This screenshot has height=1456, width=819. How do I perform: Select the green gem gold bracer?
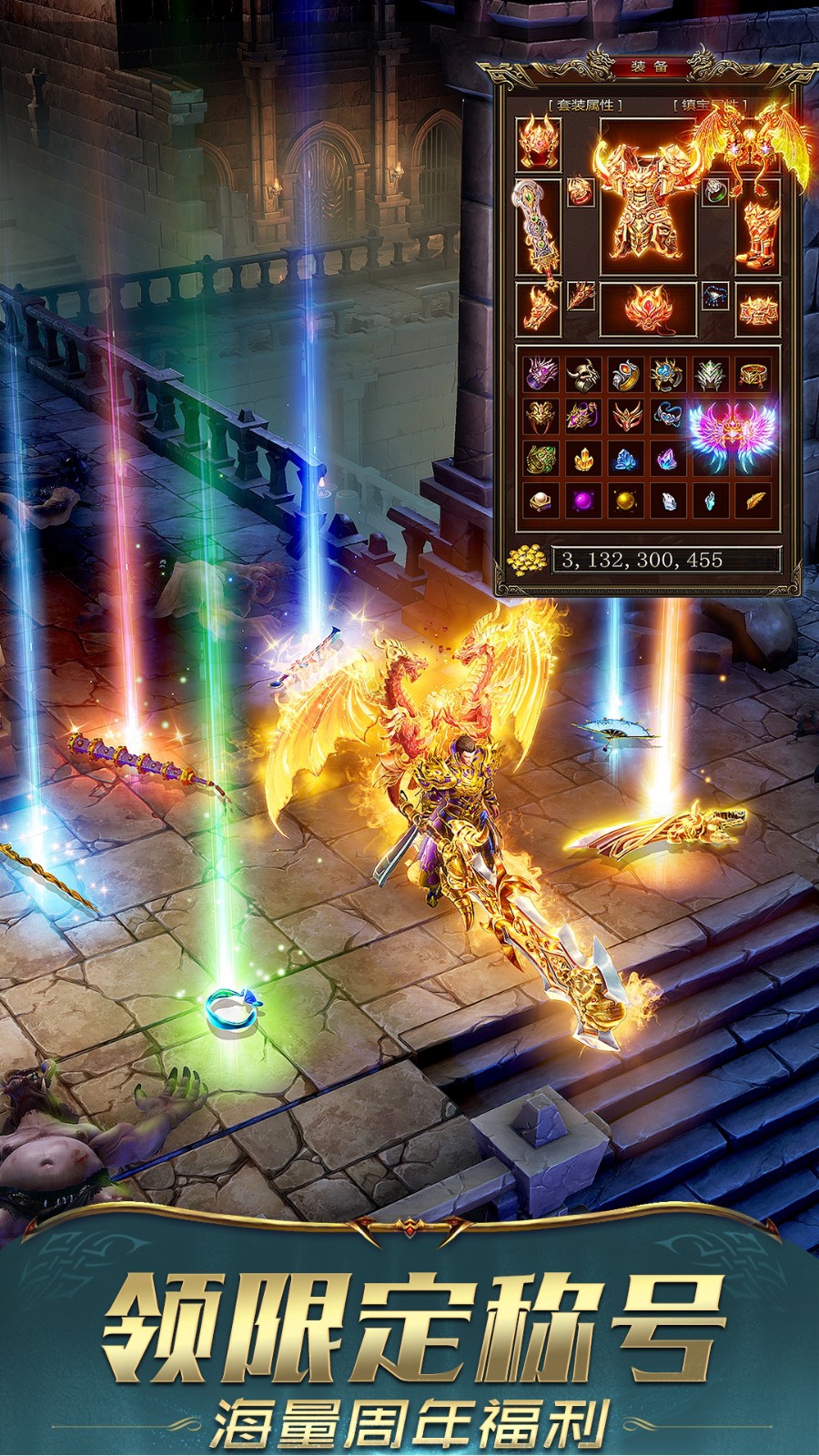(540, 459)
